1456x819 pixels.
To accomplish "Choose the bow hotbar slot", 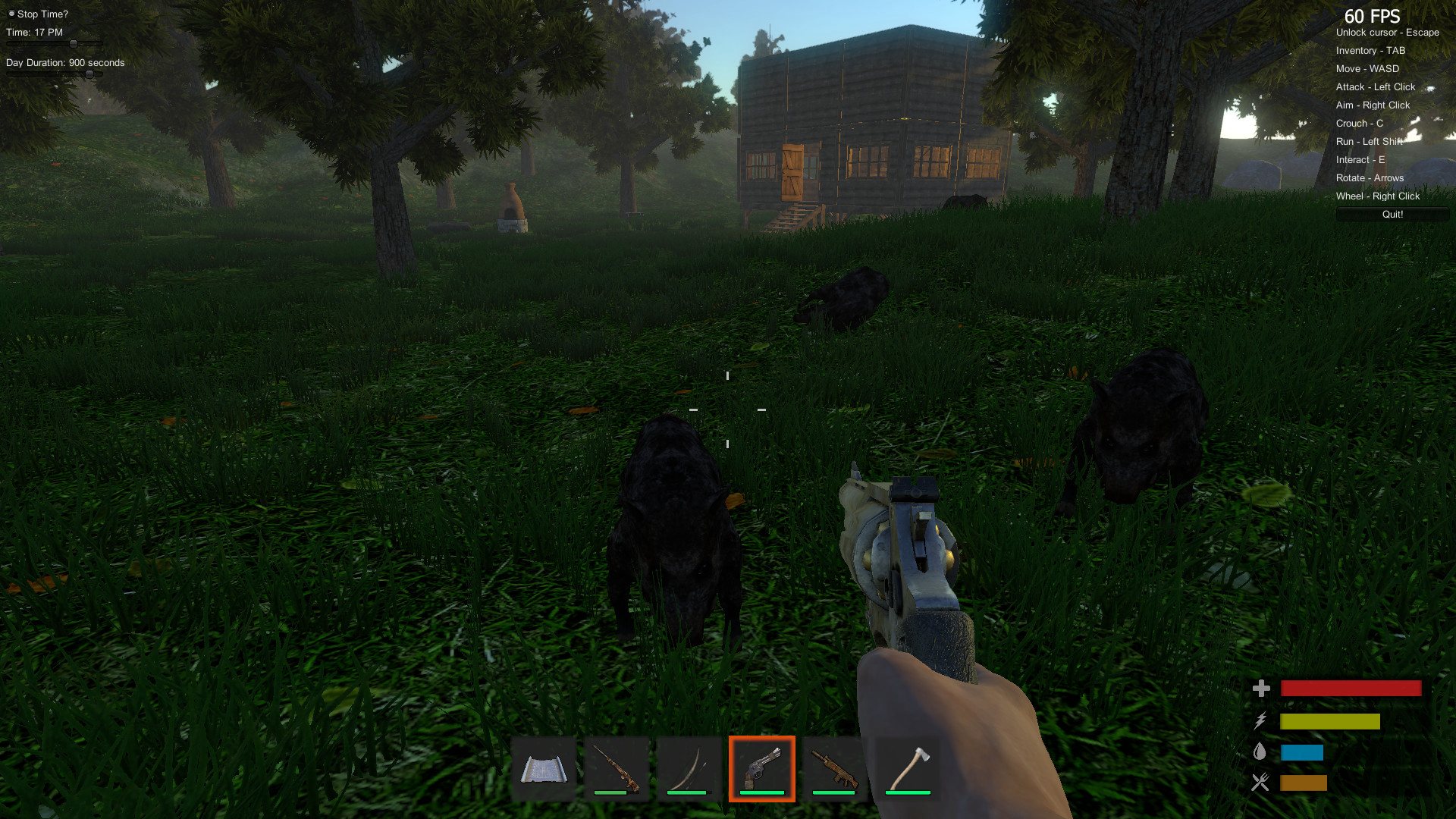I will (x=689, y=769).
